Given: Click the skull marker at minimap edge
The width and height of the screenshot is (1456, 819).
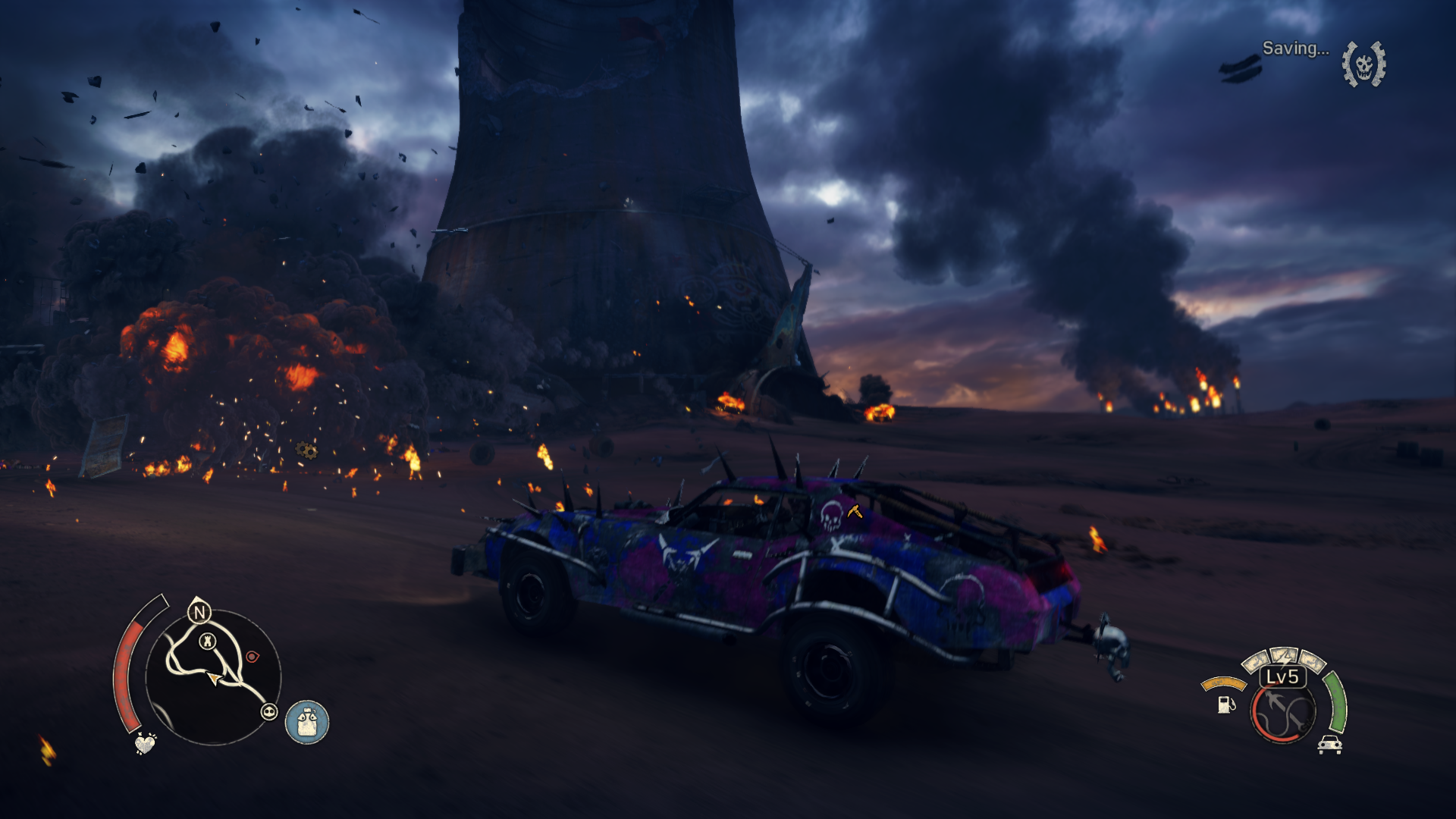Looking at the screenshot, I should click(x=269, y=711).
